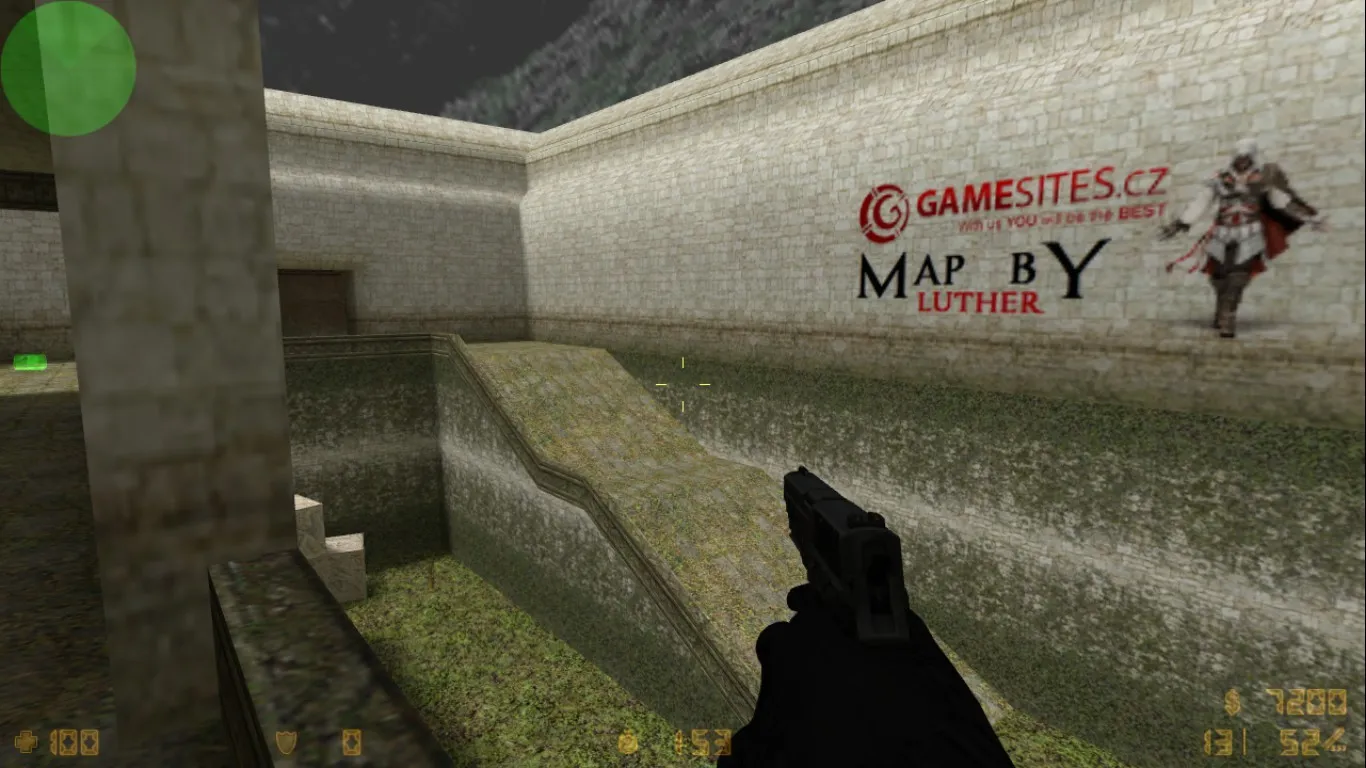Image resolution: width=1366 pixels, height=768 pixels.
Task: Click the crosshair at screen center
Action: pos(682,383)
